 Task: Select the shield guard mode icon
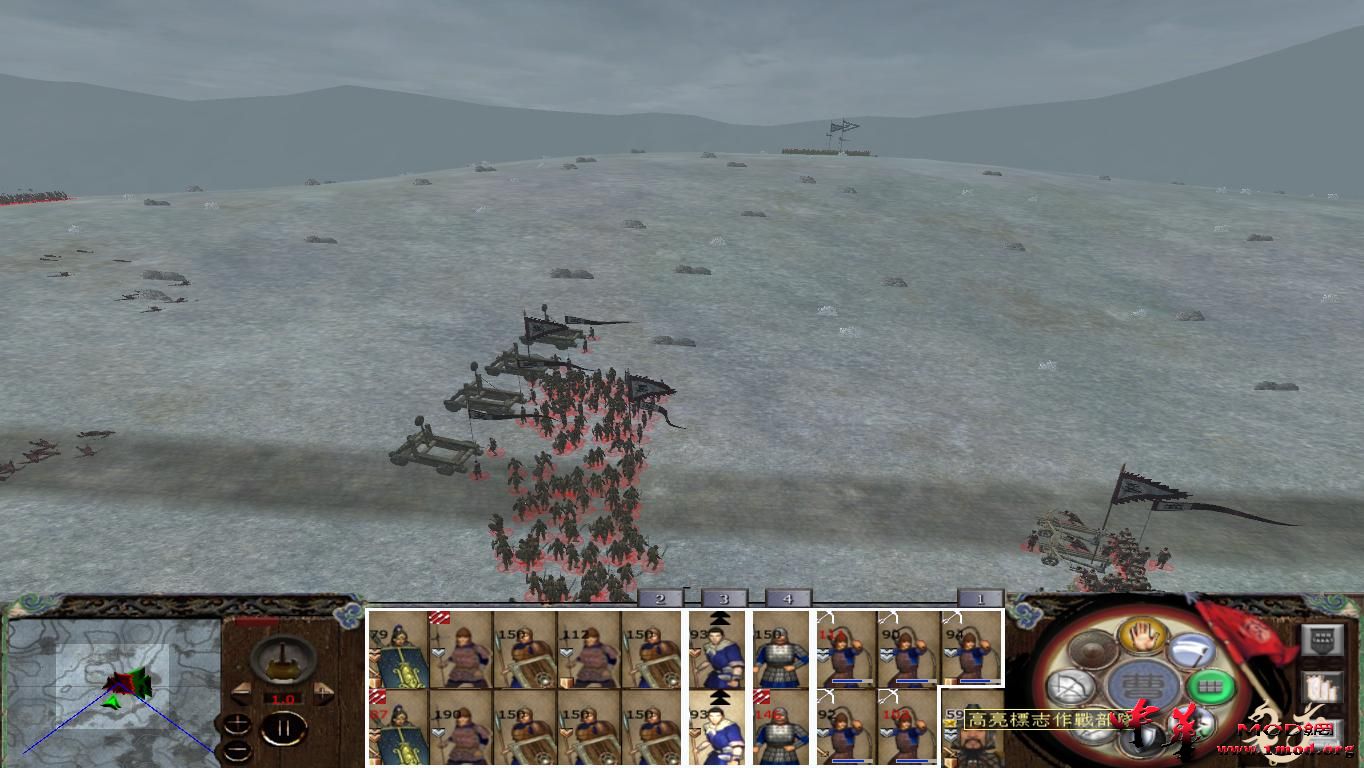point(1144,737)
